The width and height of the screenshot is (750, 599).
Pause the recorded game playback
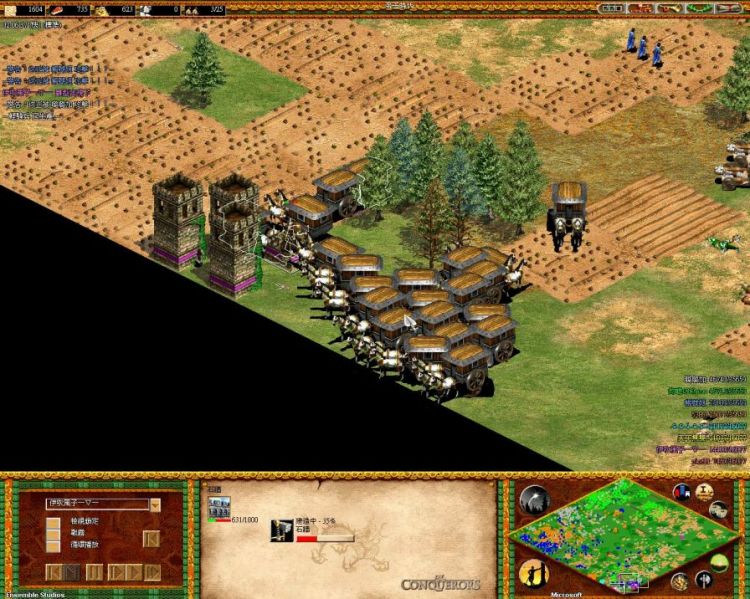tap(94, 572)
